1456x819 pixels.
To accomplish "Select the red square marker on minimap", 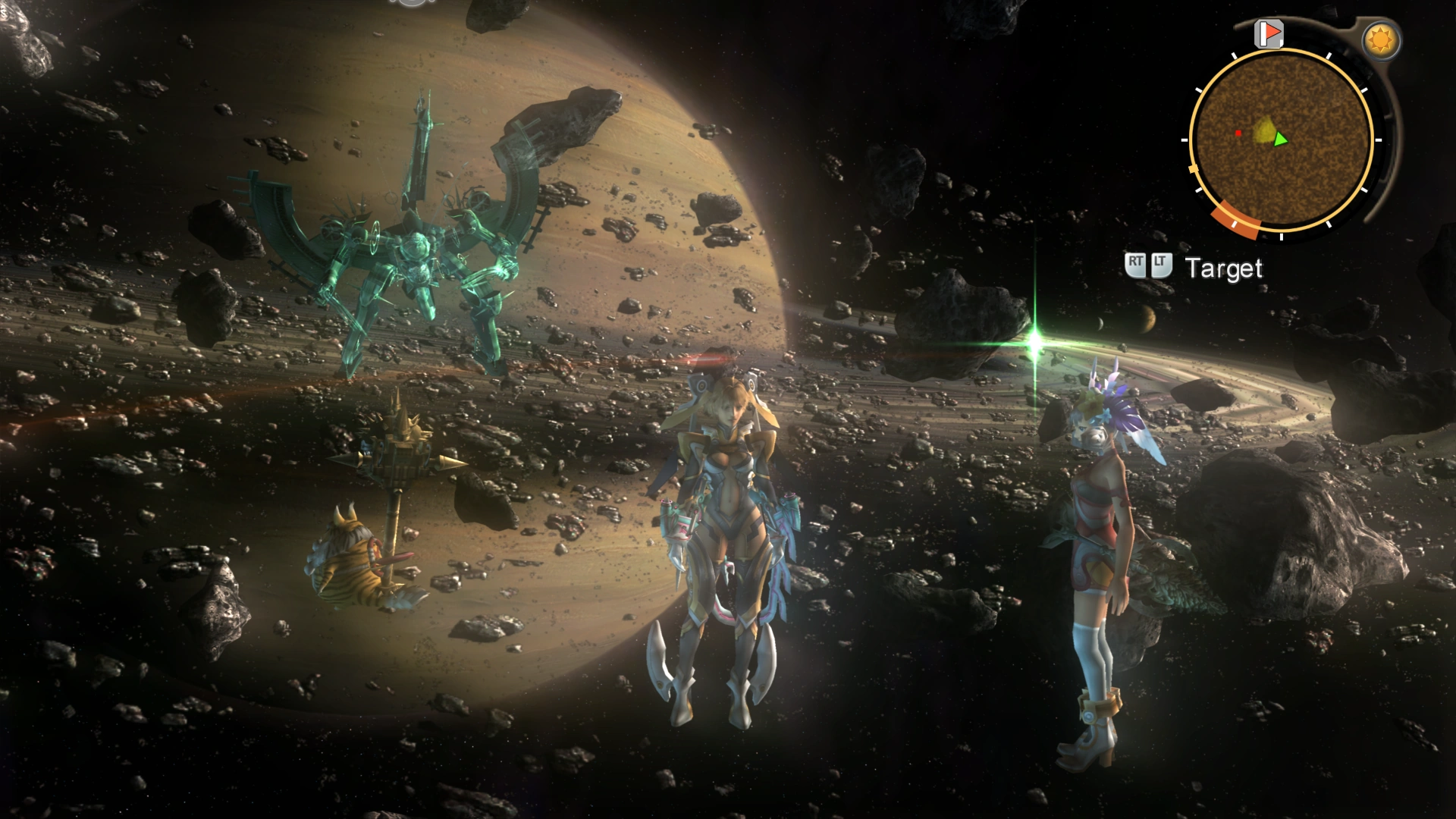I will 1238,133.
